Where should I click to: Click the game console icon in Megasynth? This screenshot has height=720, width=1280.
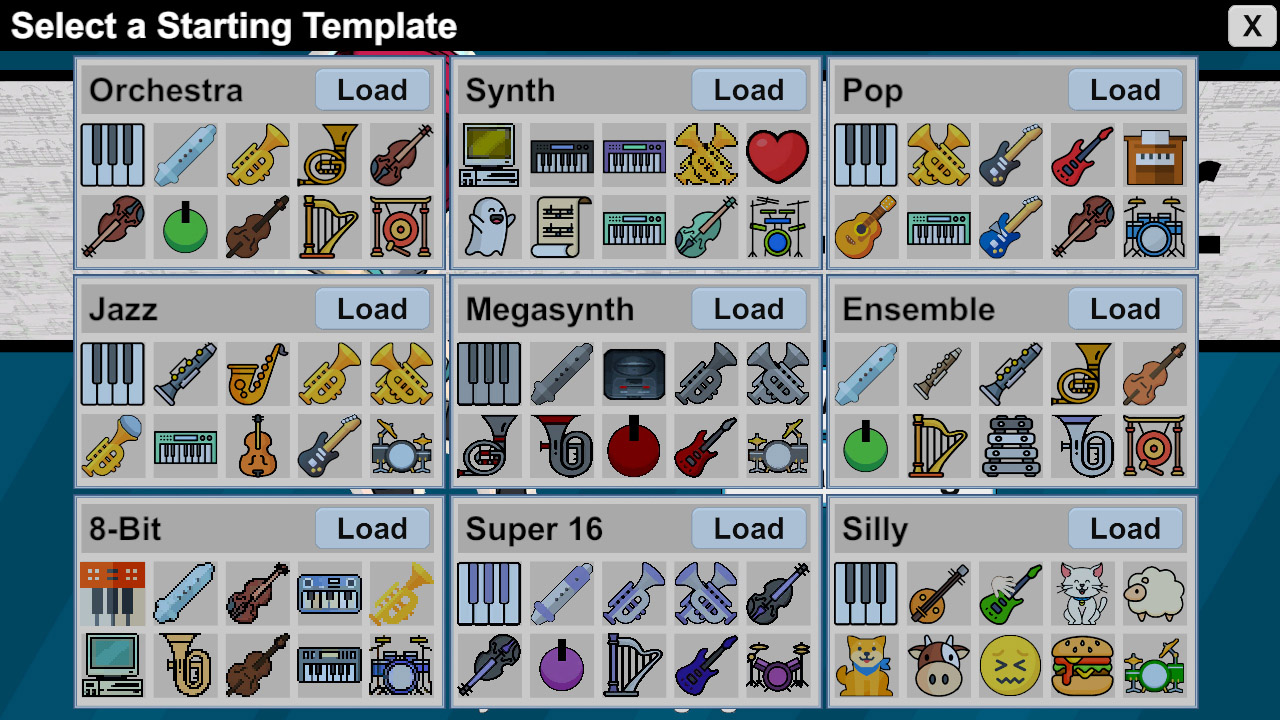pyautogui.click(x=633, y=374)
